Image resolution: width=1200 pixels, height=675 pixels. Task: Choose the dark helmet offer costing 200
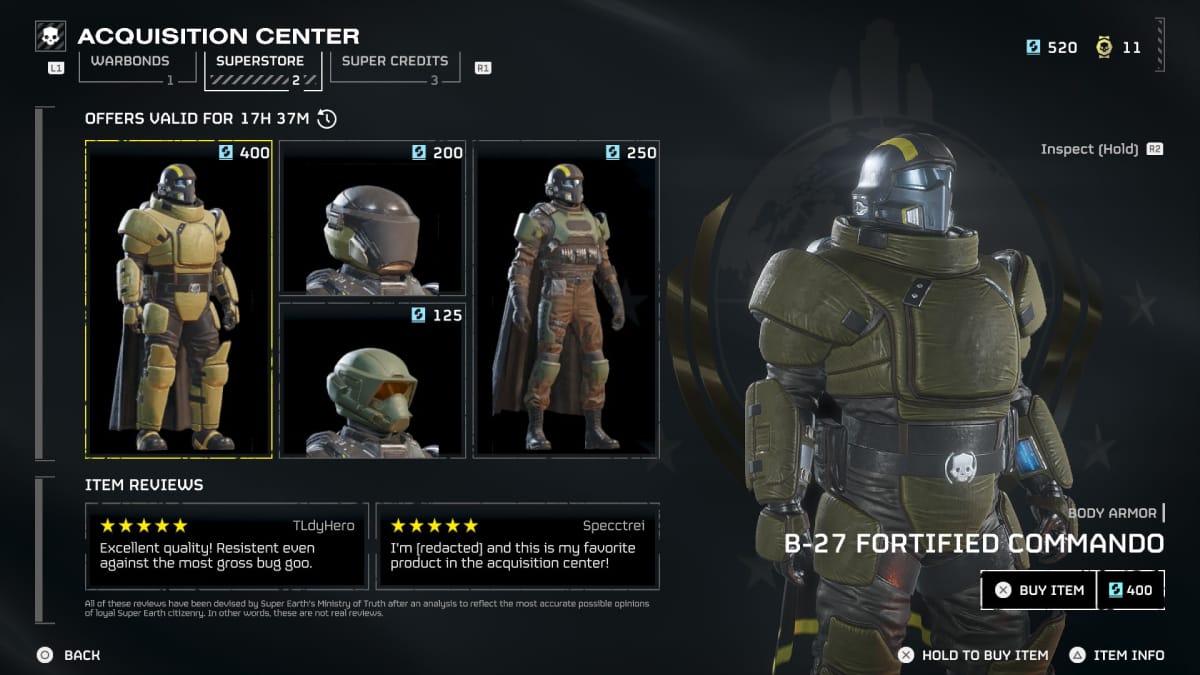tap(372, 218)
